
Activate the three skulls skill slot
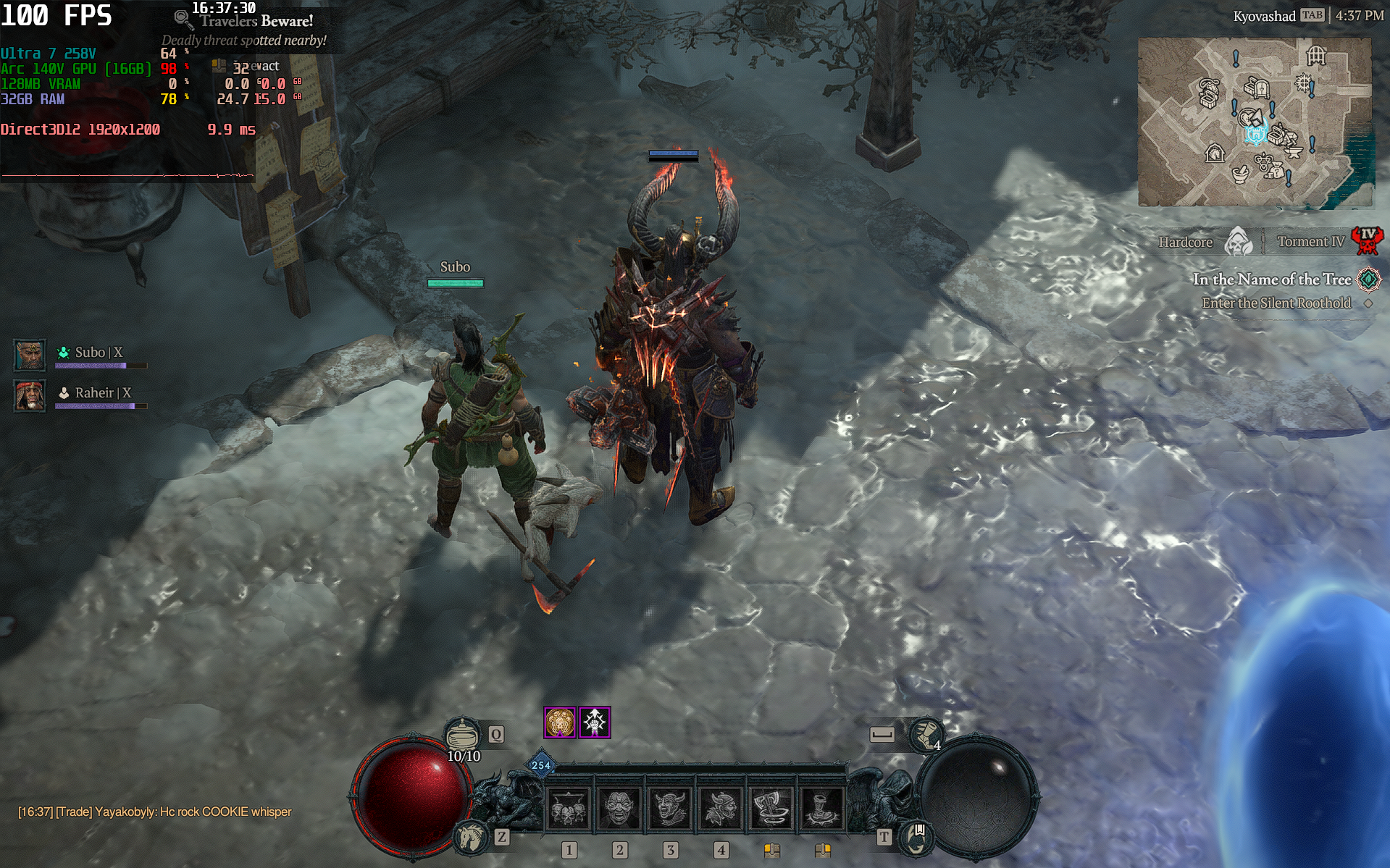(569, 806)
